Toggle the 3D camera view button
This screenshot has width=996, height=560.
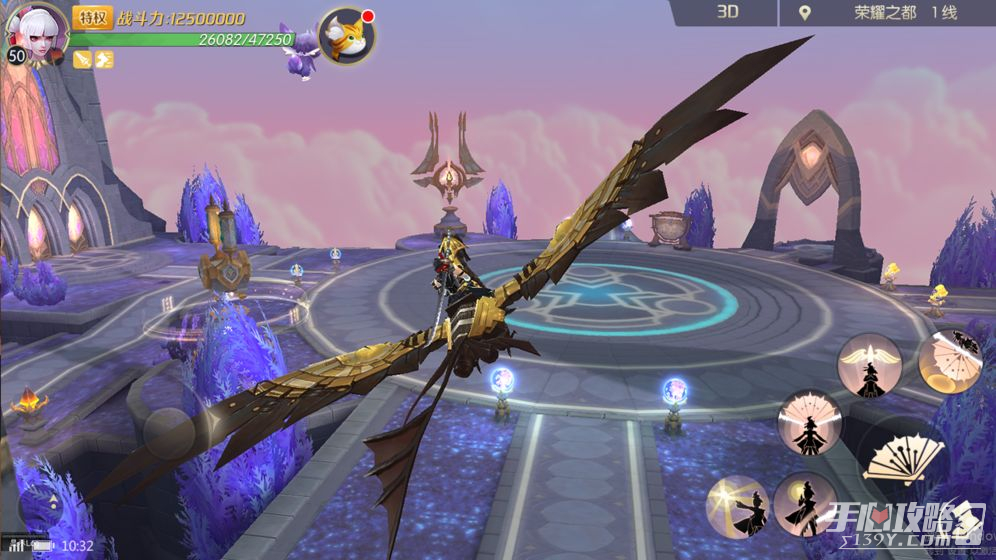coord(727,13)
